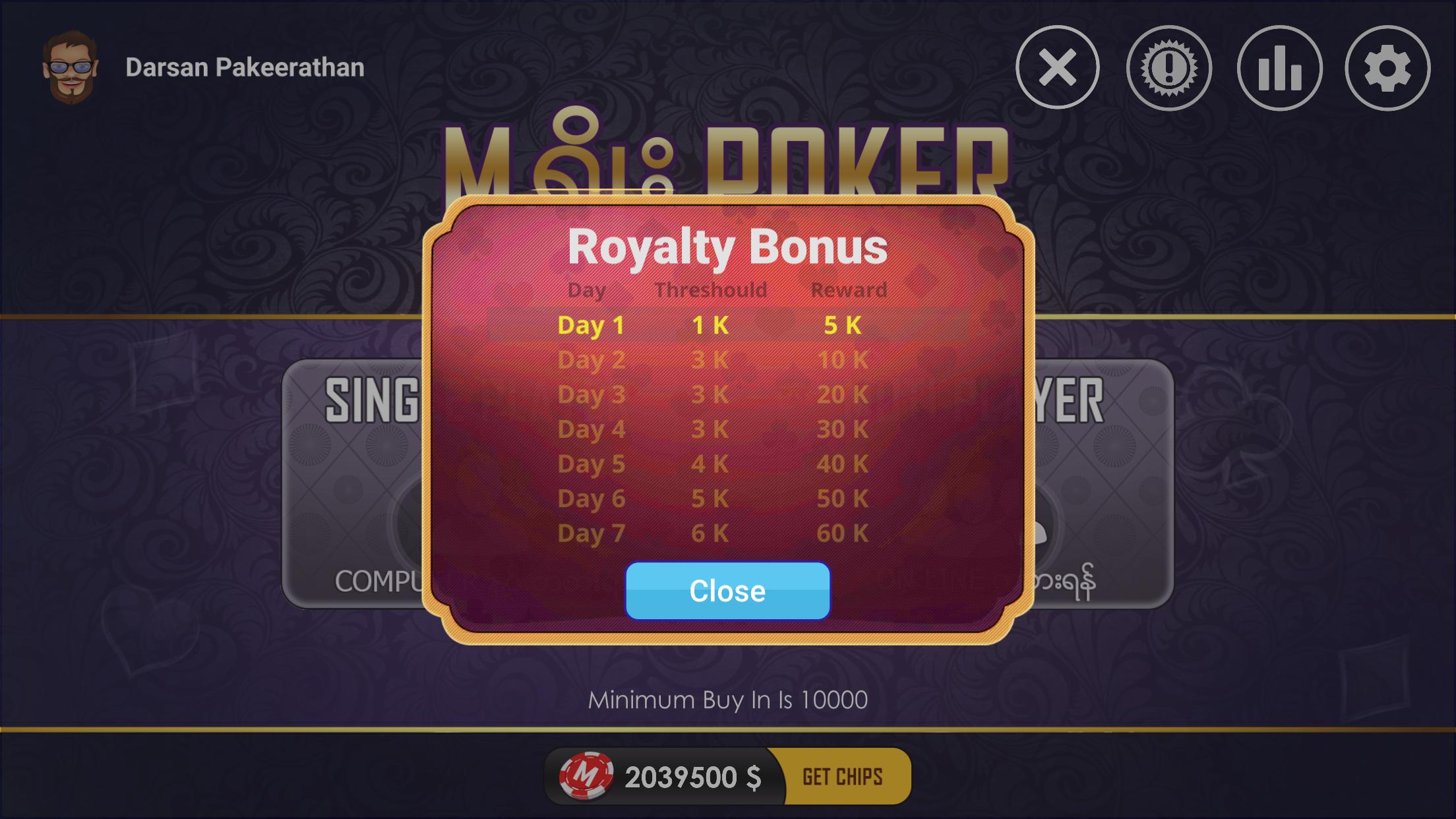The height and width of the screenshot is (819, 1456).
Task: Click the Reward column header
Action: 851,289
